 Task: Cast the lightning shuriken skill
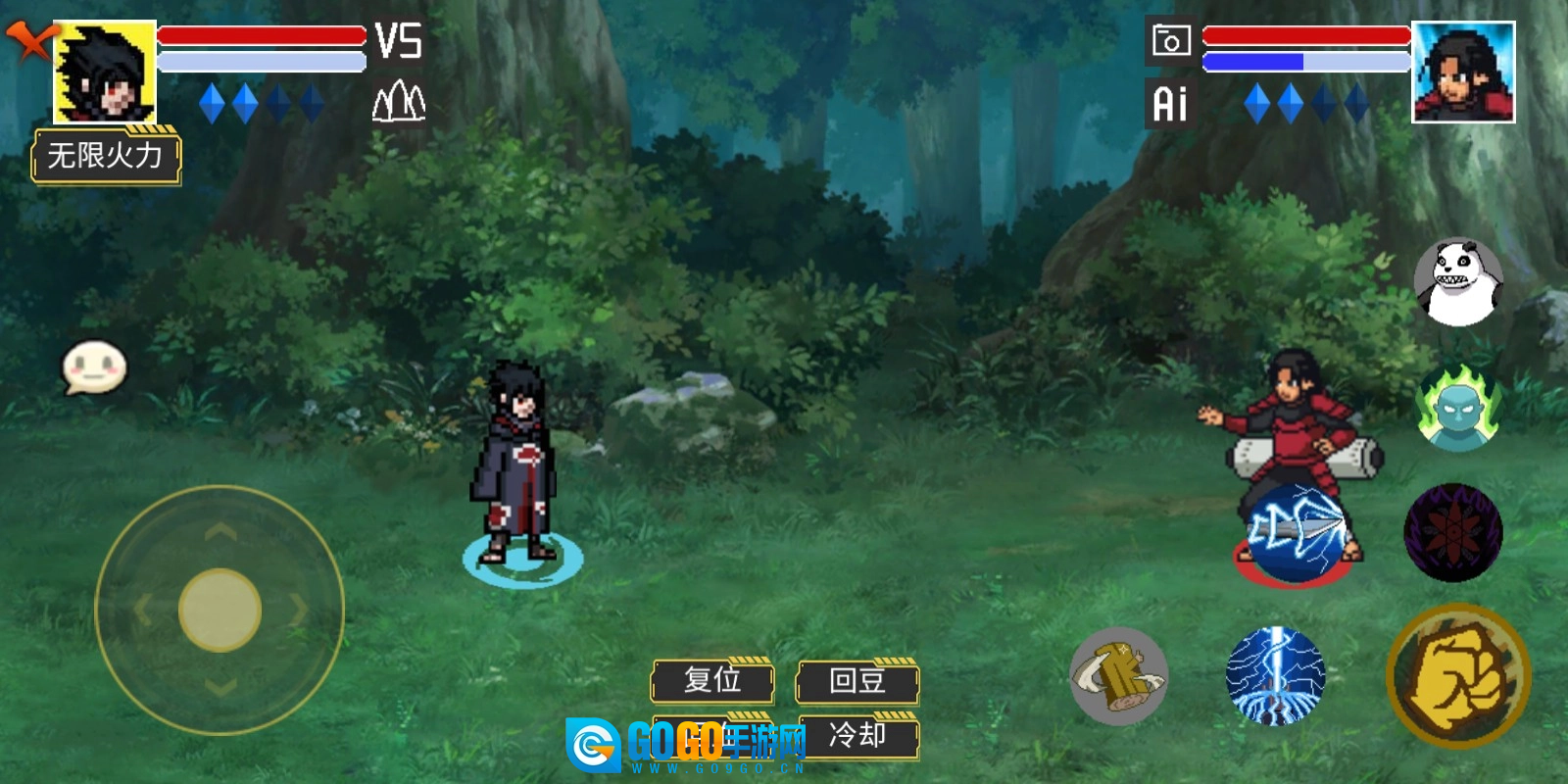pos(1296,532)
